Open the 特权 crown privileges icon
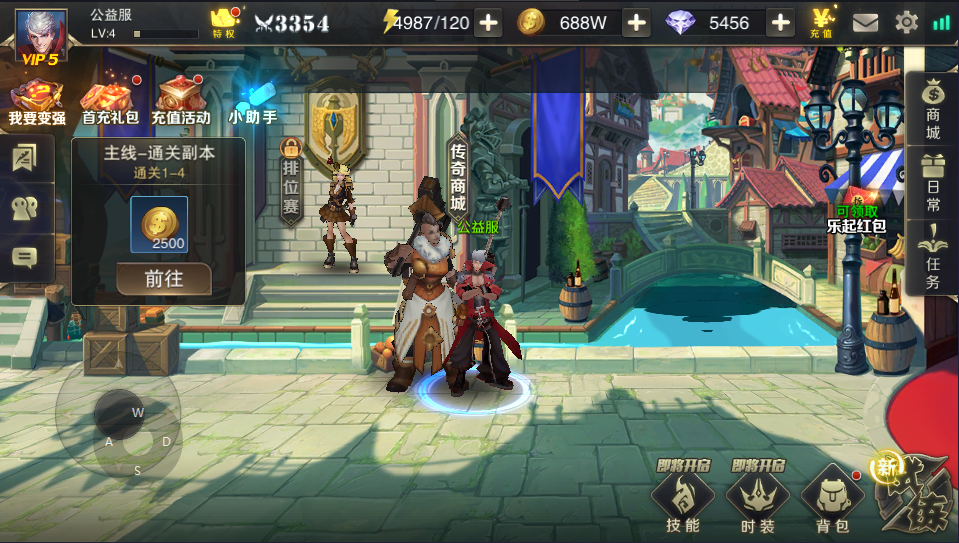Image resolution: width=959 pixels, height=543 pixels. [x=223, y=22]
